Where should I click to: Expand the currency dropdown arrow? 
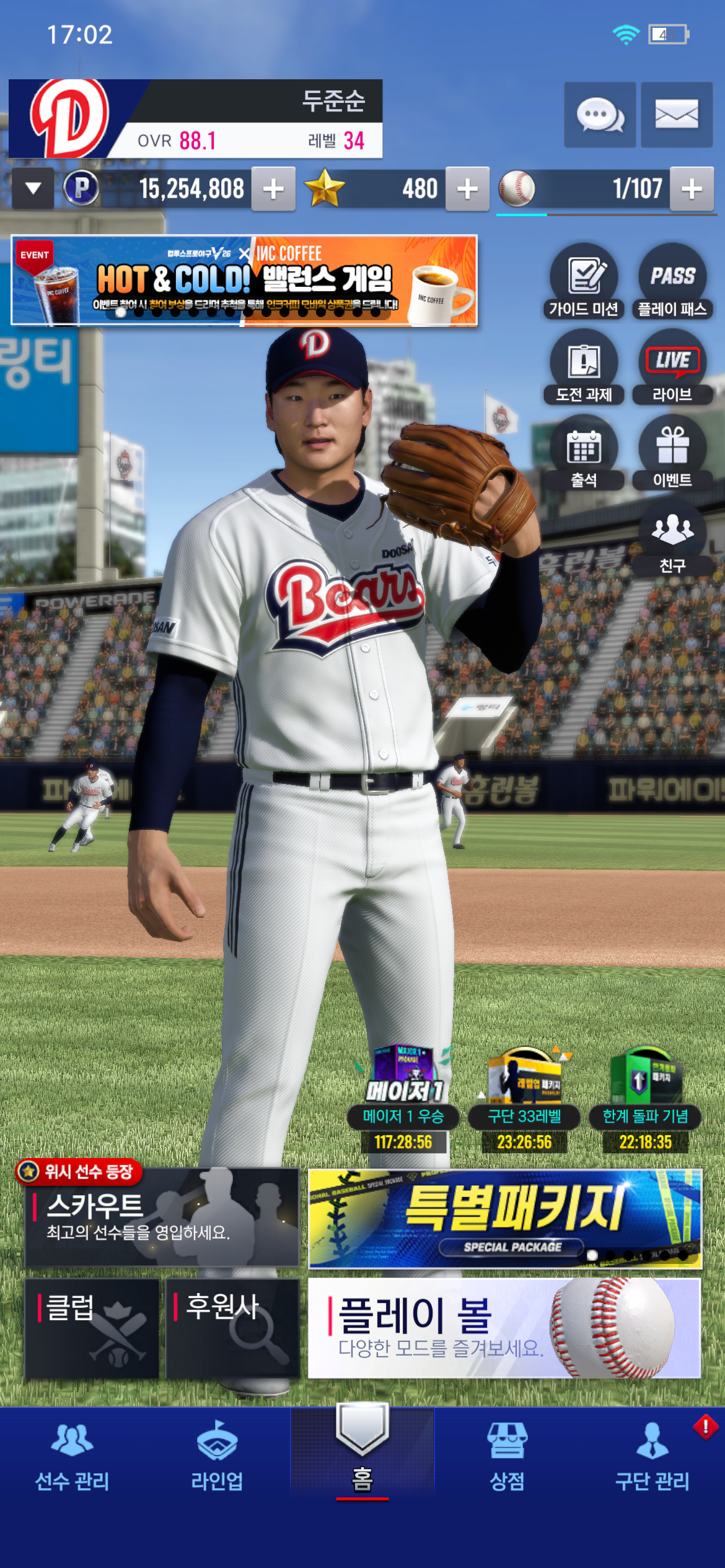(x=33, y=188)
